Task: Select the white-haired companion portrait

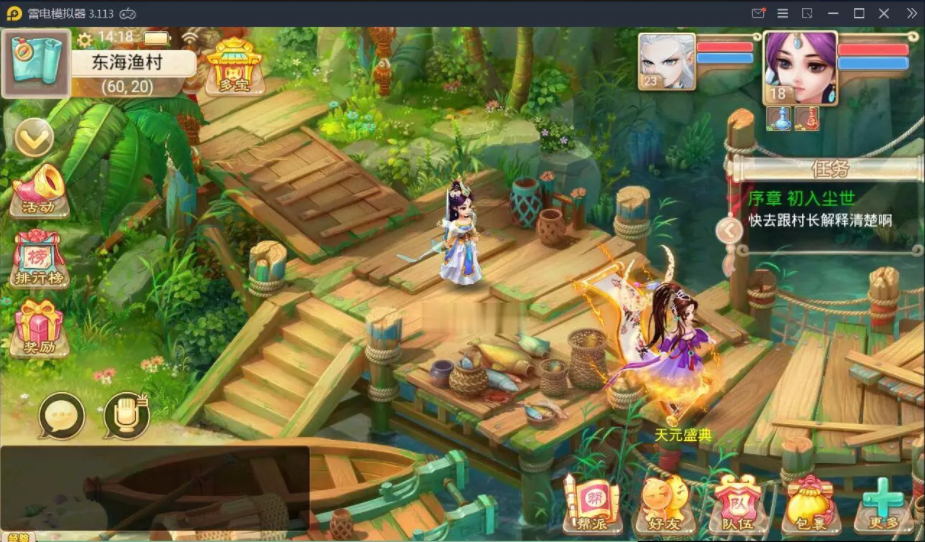Action: [667, 62]
